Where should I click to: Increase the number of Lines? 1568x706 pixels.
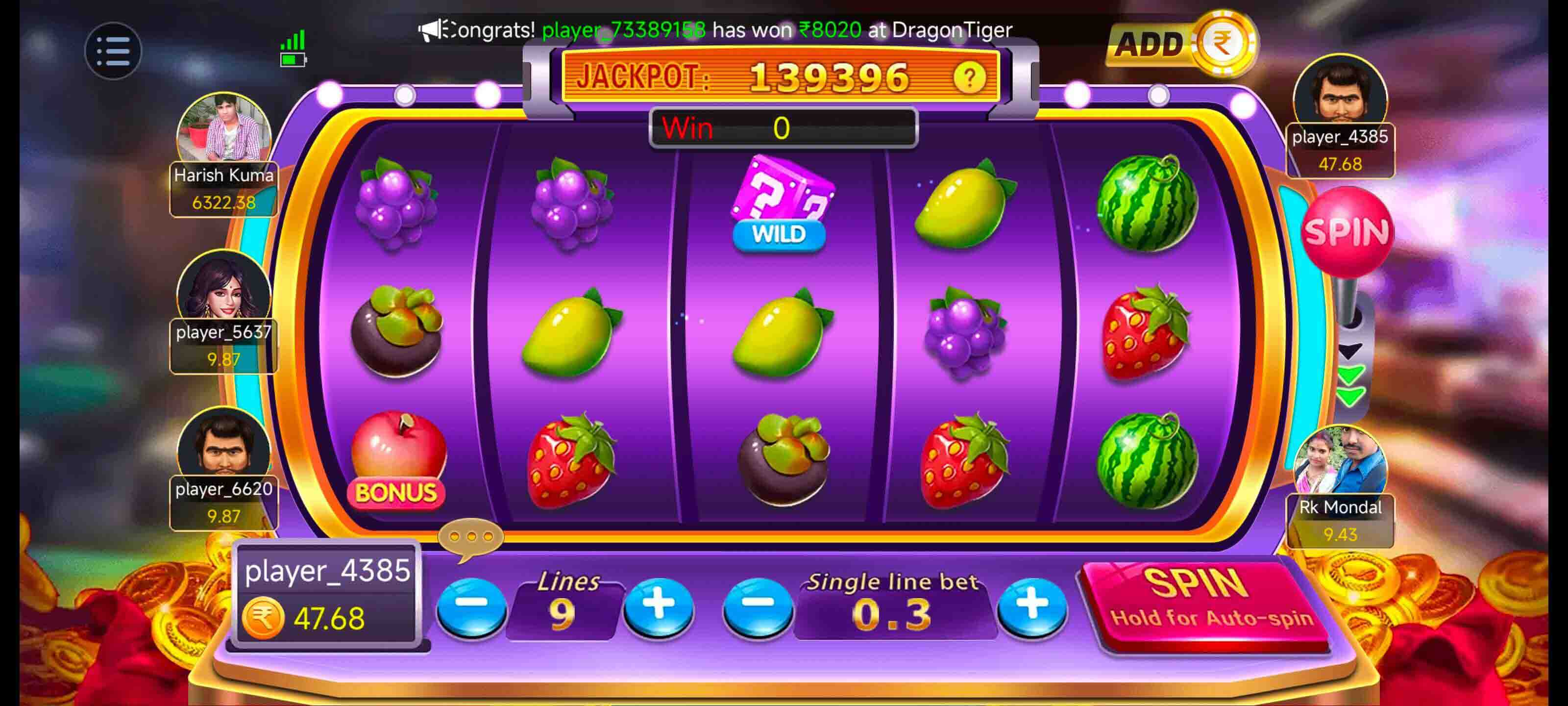pos(659,606)
